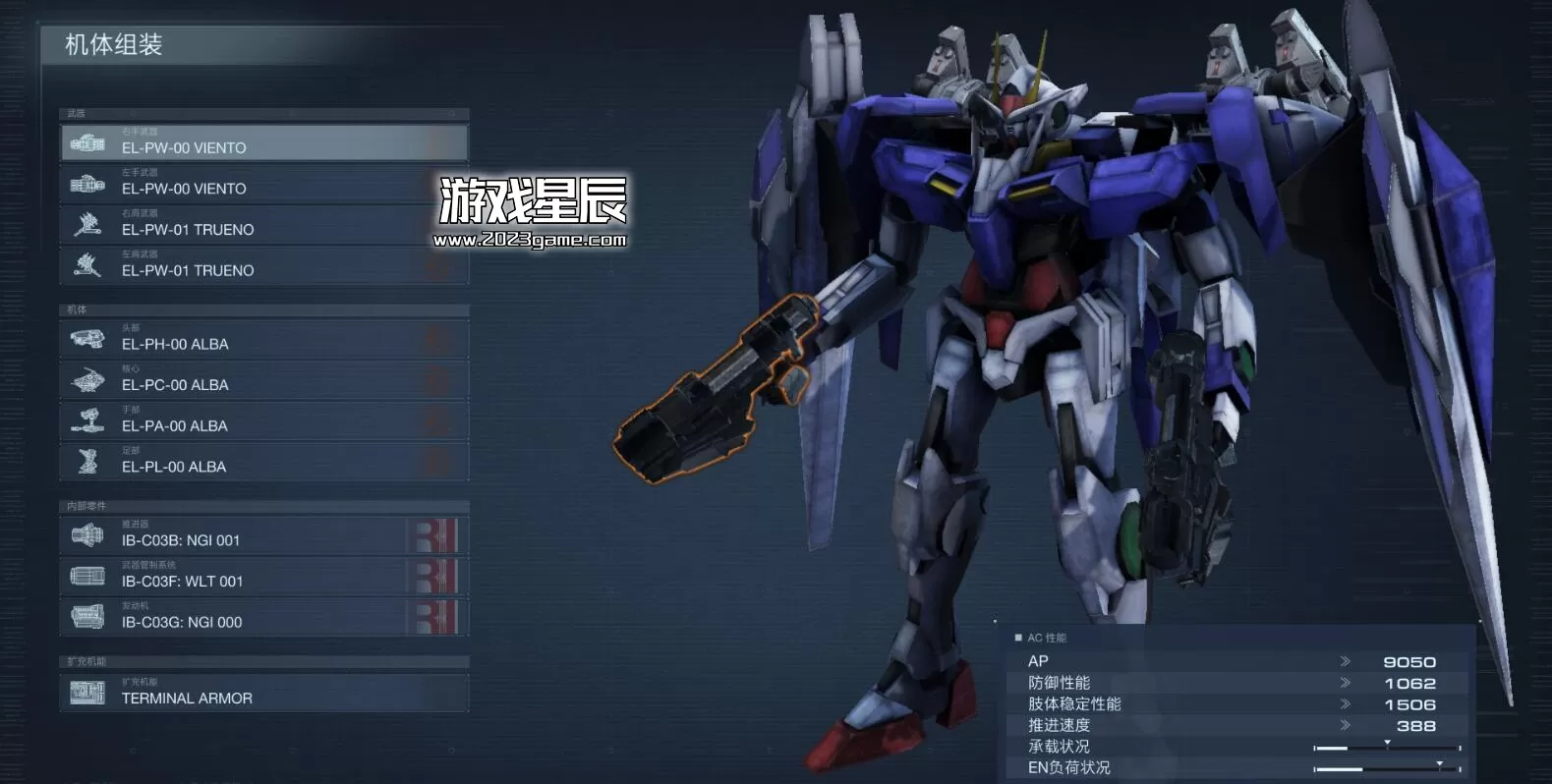
Task: Expand the 防御性能 stat chevron
Action: 1346,682
